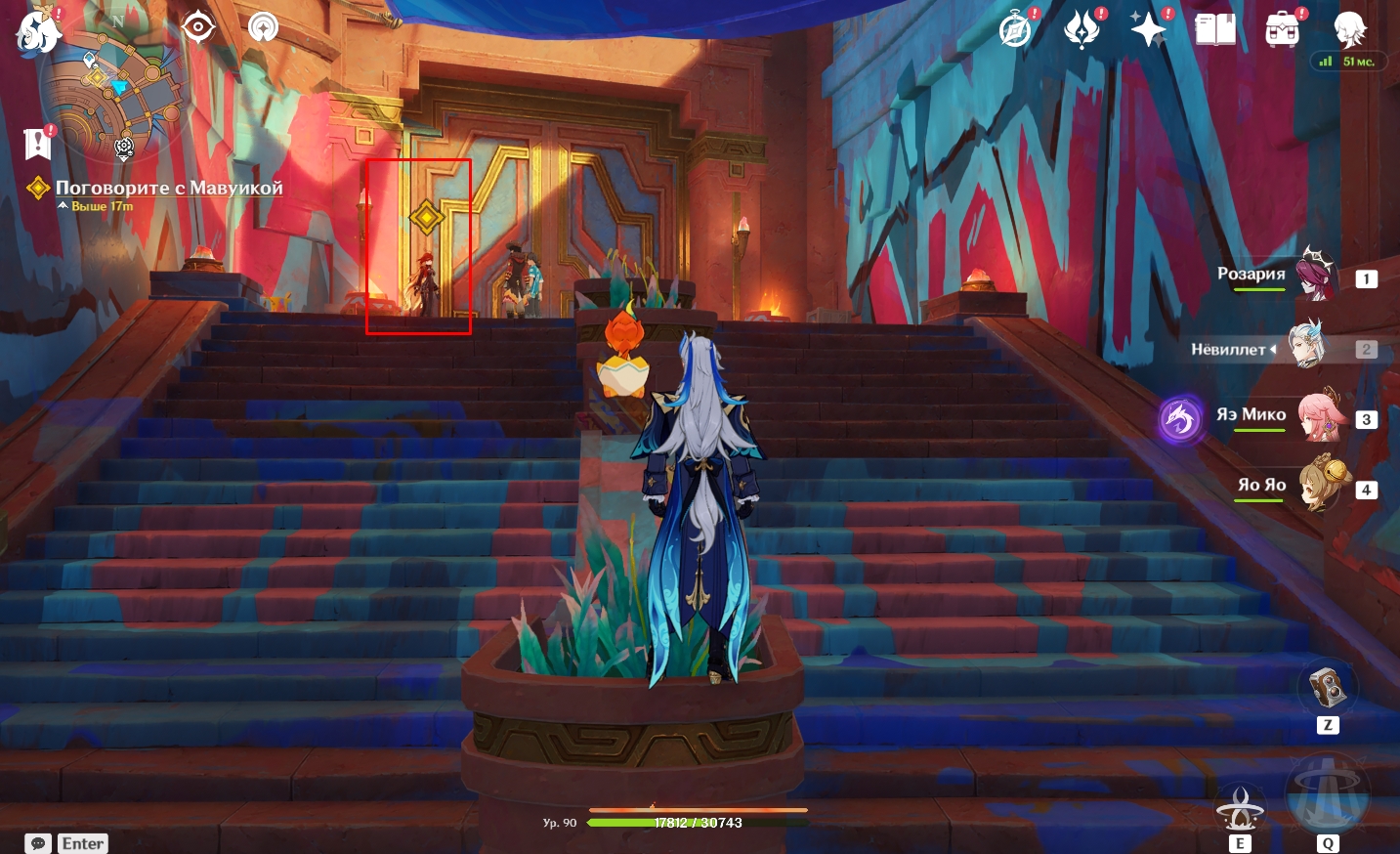This screenshot has height=854, width=1400.
Task: Open the adventurer handbook book icon
Action: click(1215, 30)
